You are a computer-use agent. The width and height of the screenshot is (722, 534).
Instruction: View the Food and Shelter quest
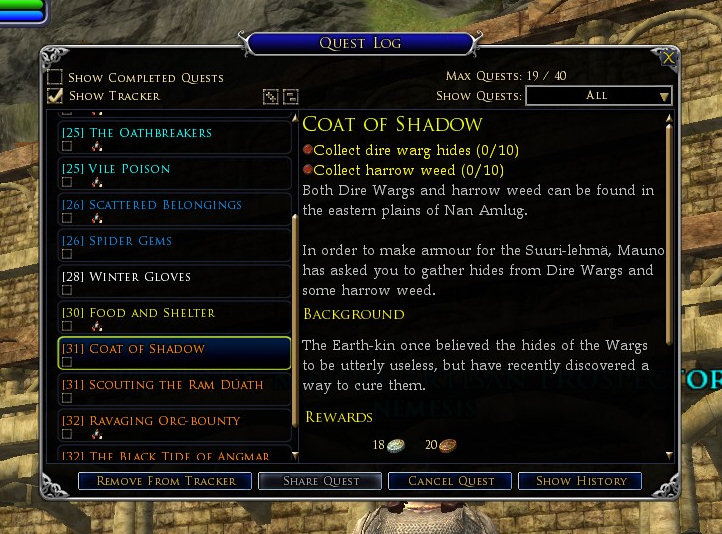click(152, 313)
